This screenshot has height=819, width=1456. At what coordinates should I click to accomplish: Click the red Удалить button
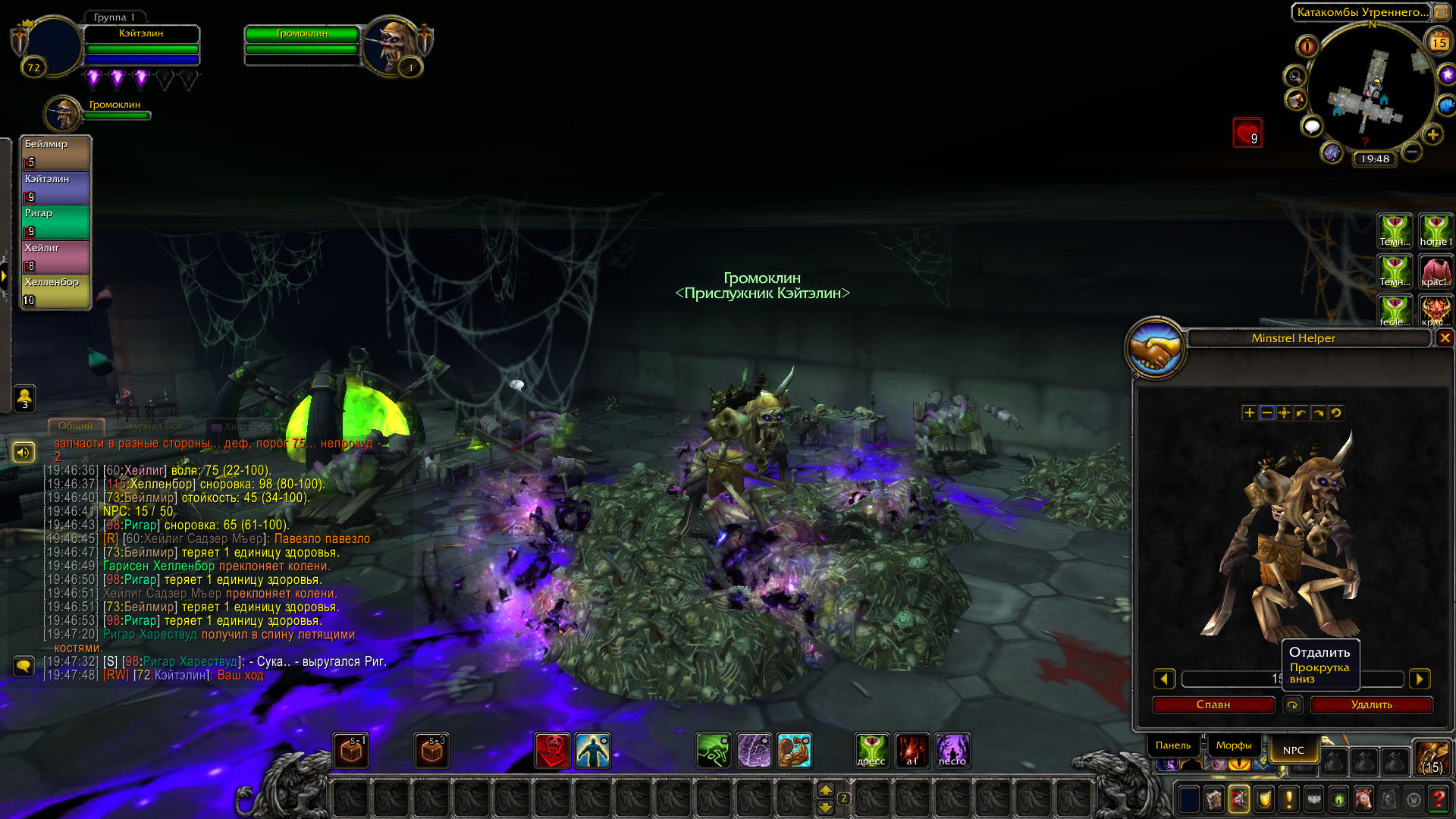1371,704
